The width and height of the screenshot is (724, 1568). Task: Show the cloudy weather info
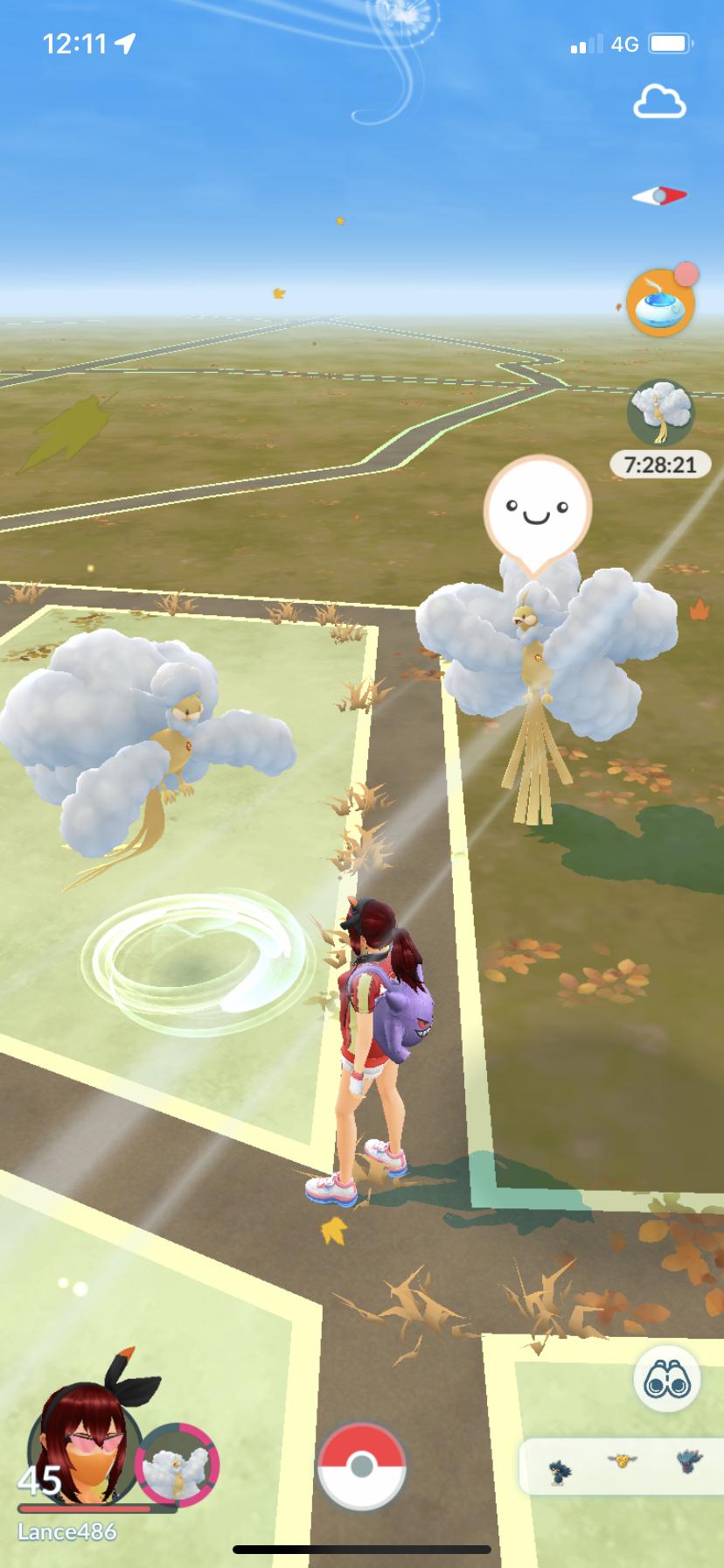659,102
